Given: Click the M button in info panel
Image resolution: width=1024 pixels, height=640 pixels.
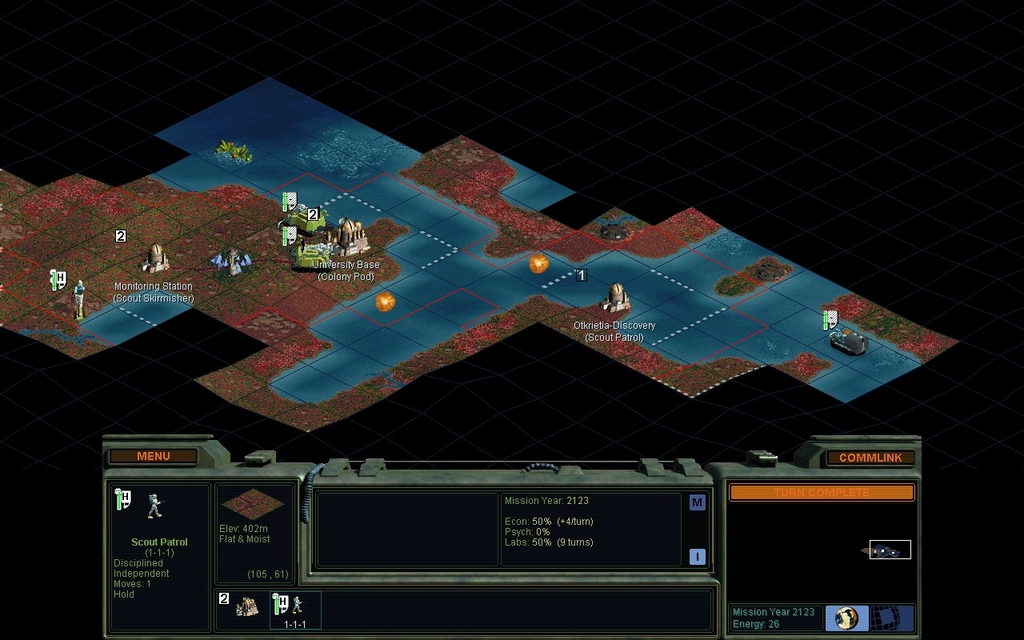Looking at the screenshot, I should click(697, 503).
